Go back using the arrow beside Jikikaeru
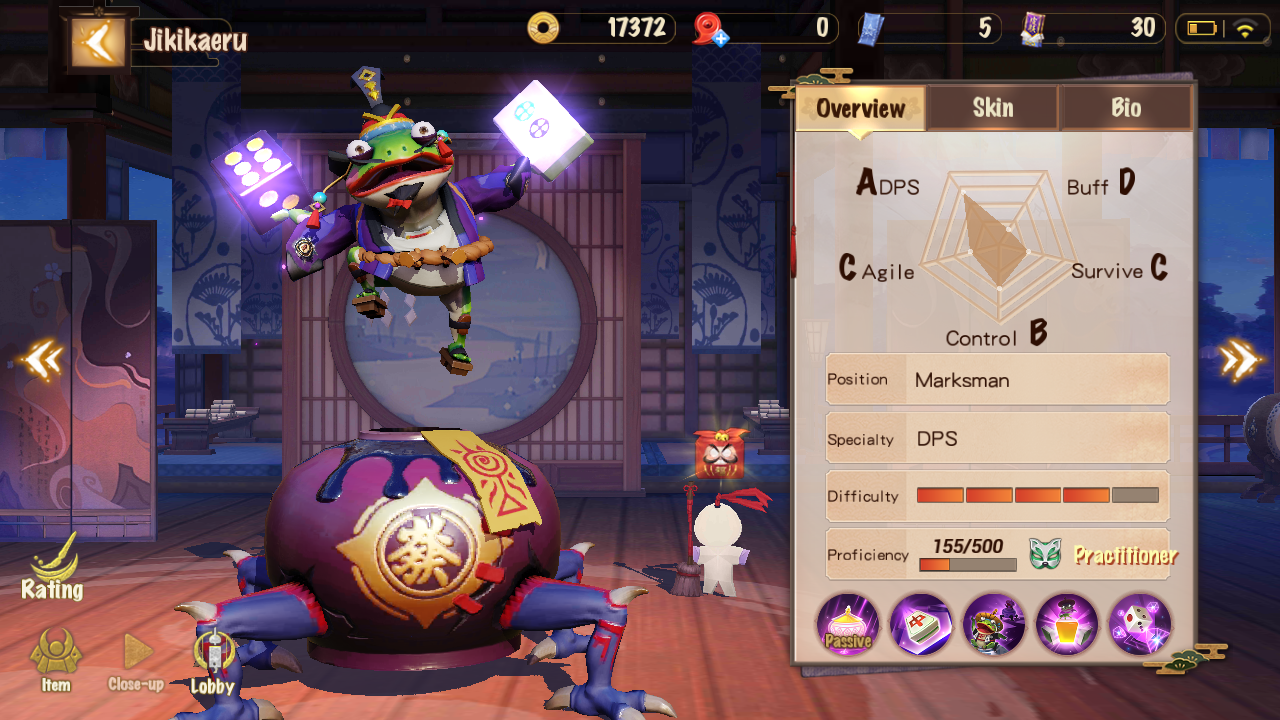The height and width of the screenshot is (720, 1280). click(98, 42)
